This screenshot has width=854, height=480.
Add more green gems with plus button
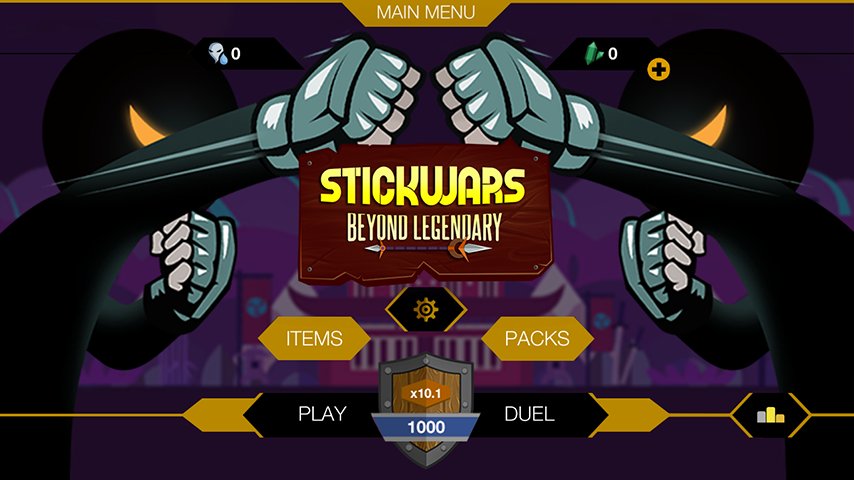click(x=658, y=69)
